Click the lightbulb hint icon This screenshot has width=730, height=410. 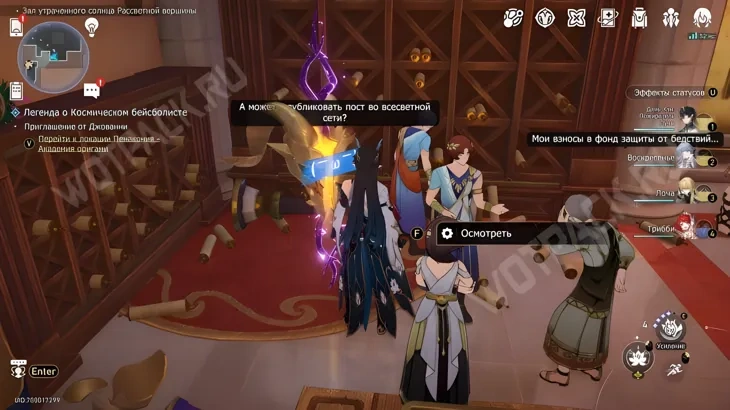[92, 27]
